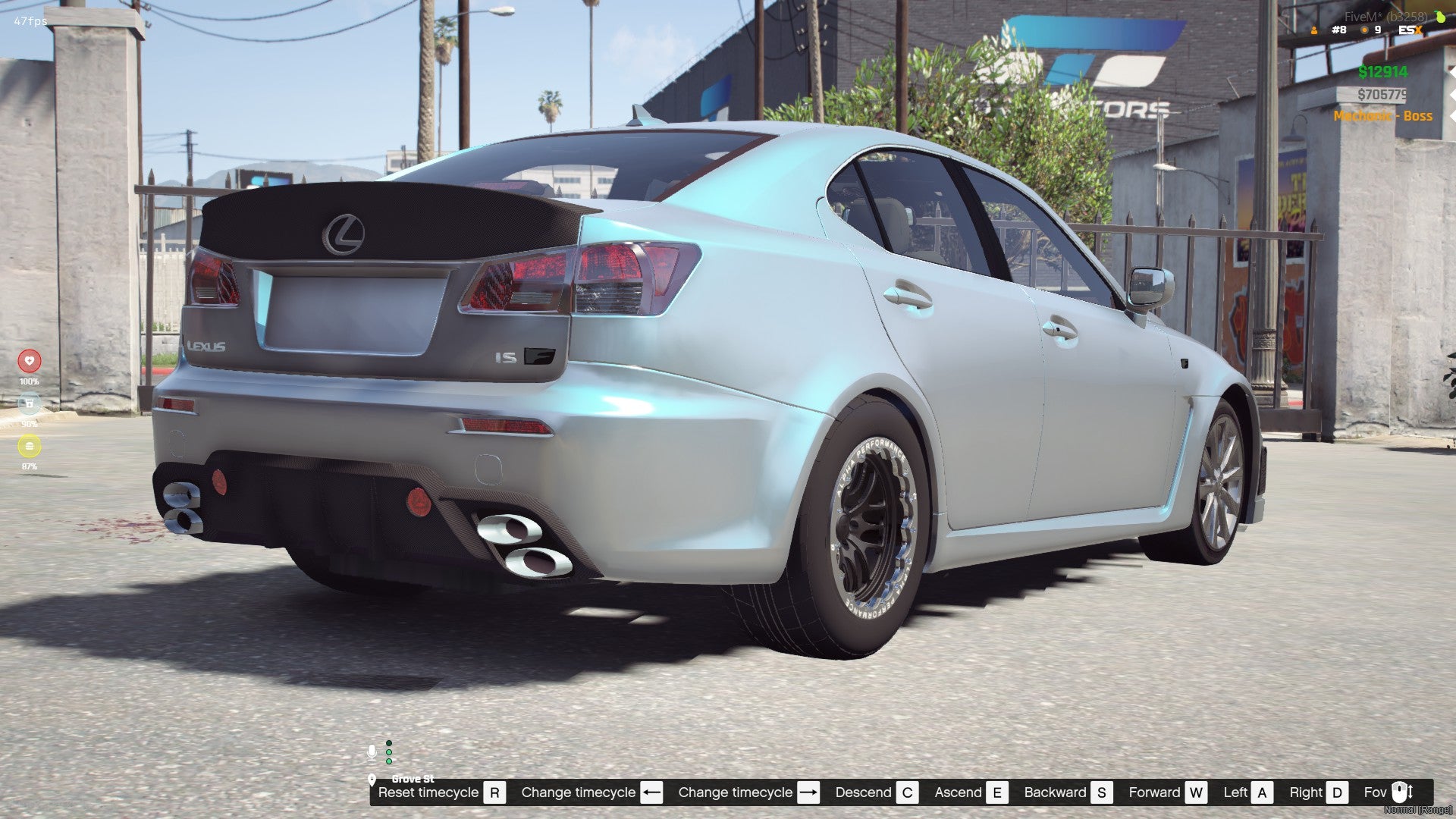Click the ESX logo in the server header
This screenshot has height=819, width=1456.
1410,30
